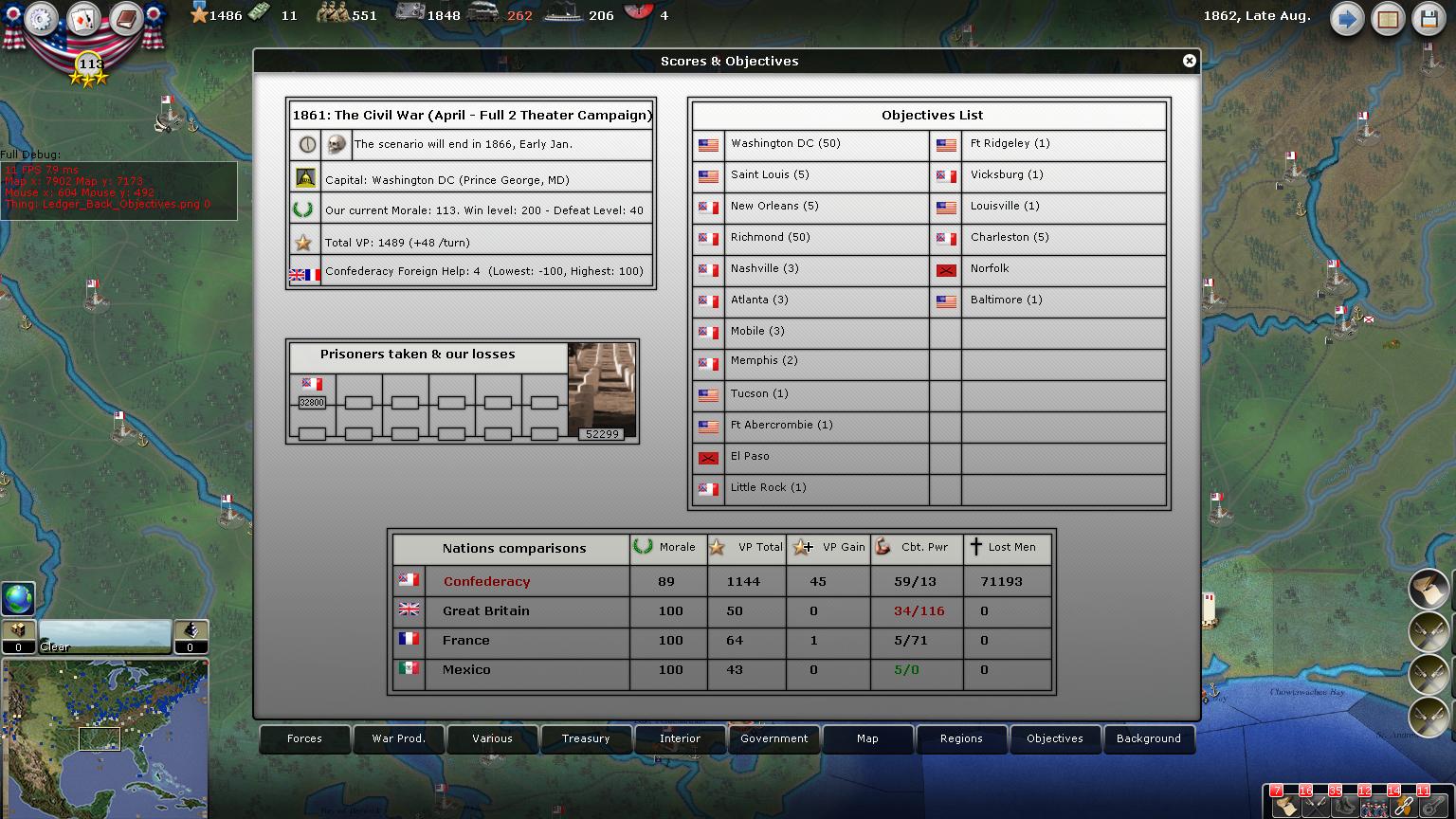Screen dimensions: 1456x819
Task: Select the Richmond objective row
Action: click(x=810, y=237)
